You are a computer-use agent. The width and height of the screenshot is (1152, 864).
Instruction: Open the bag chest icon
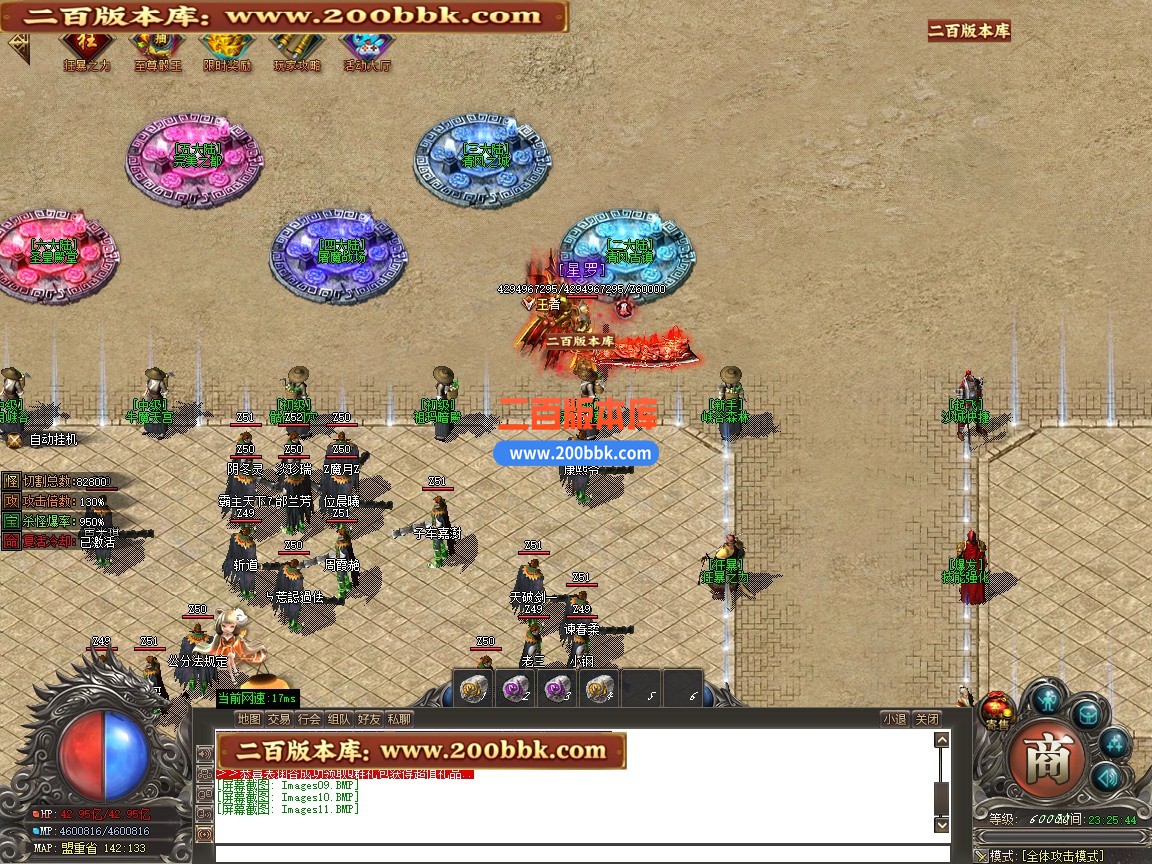1088,714
